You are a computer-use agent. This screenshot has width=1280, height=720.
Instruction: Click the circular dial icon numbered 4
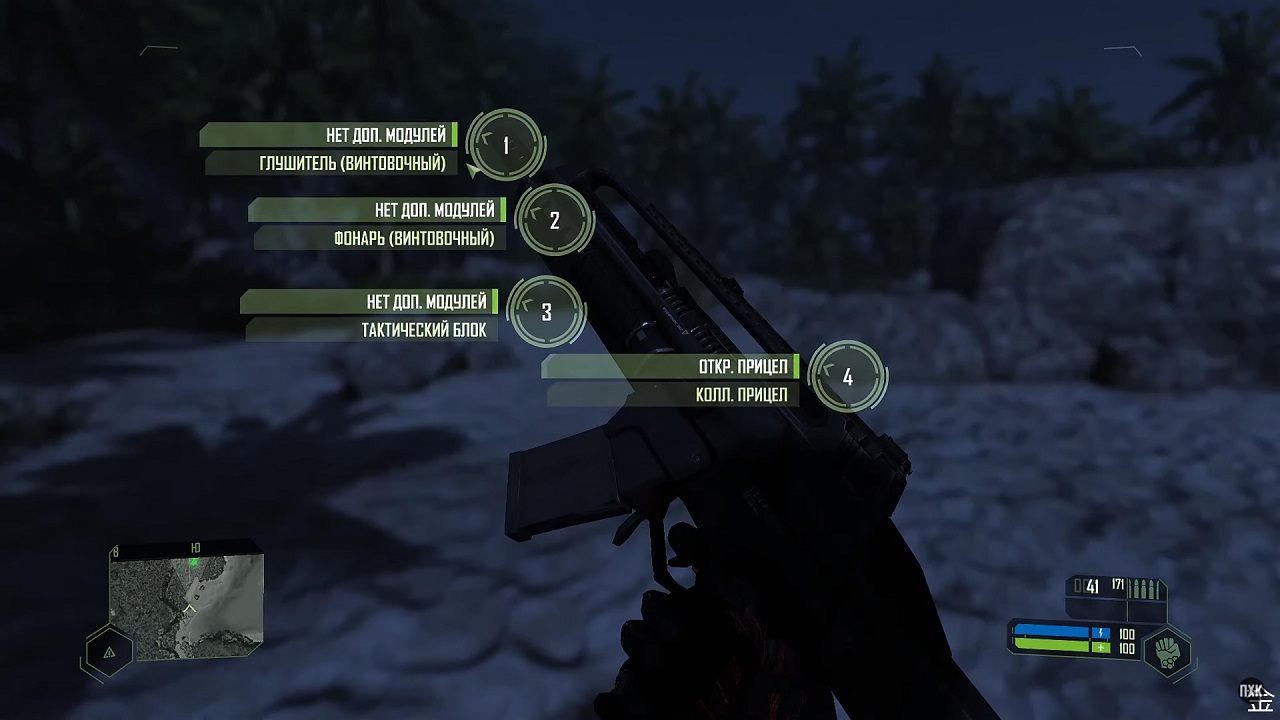pyautogui.click(x=848, y=377)
